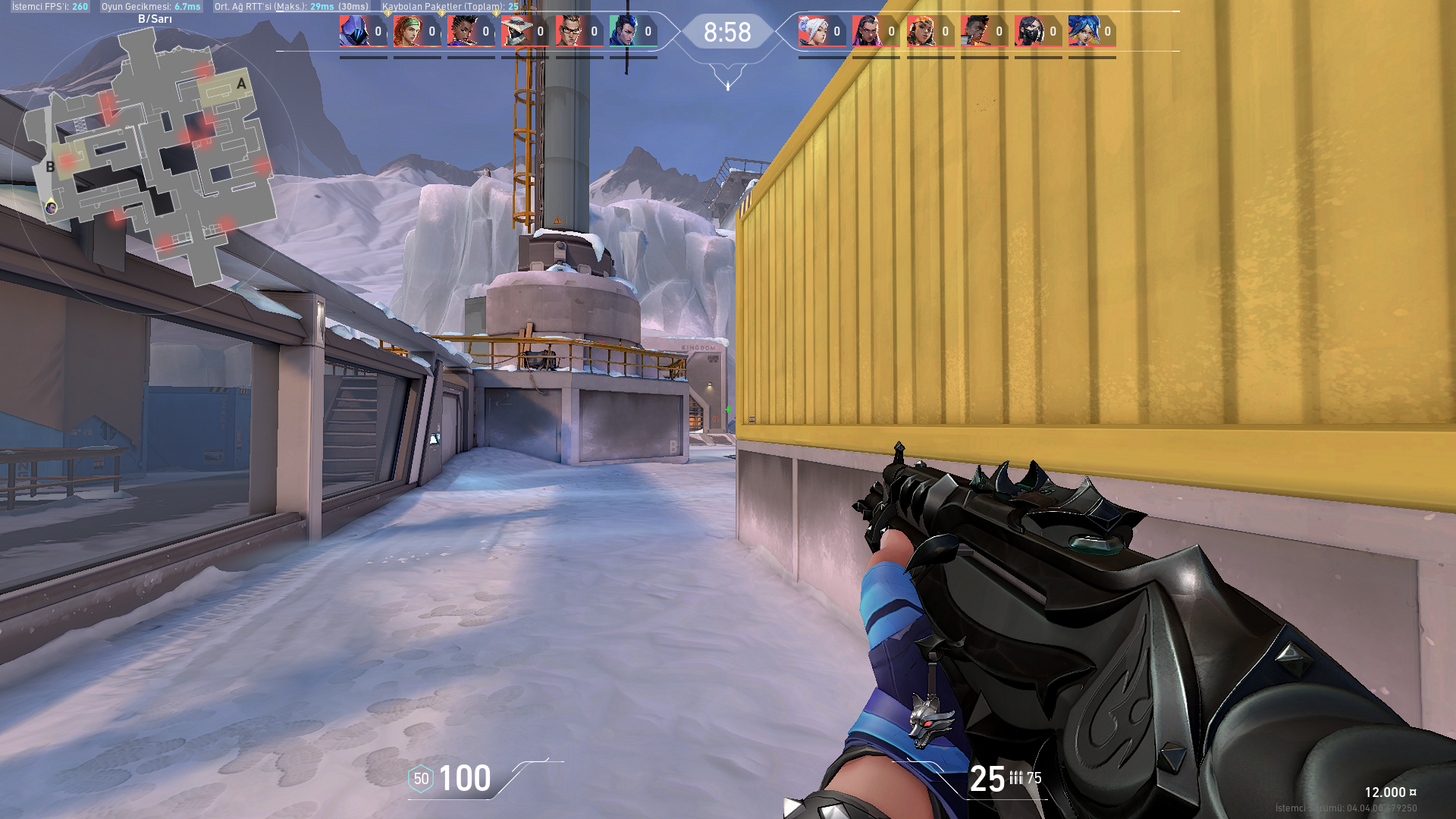1456x819 pixels.
Task: Select Phoenix's agent portrait
Action: tap(974, 31)
